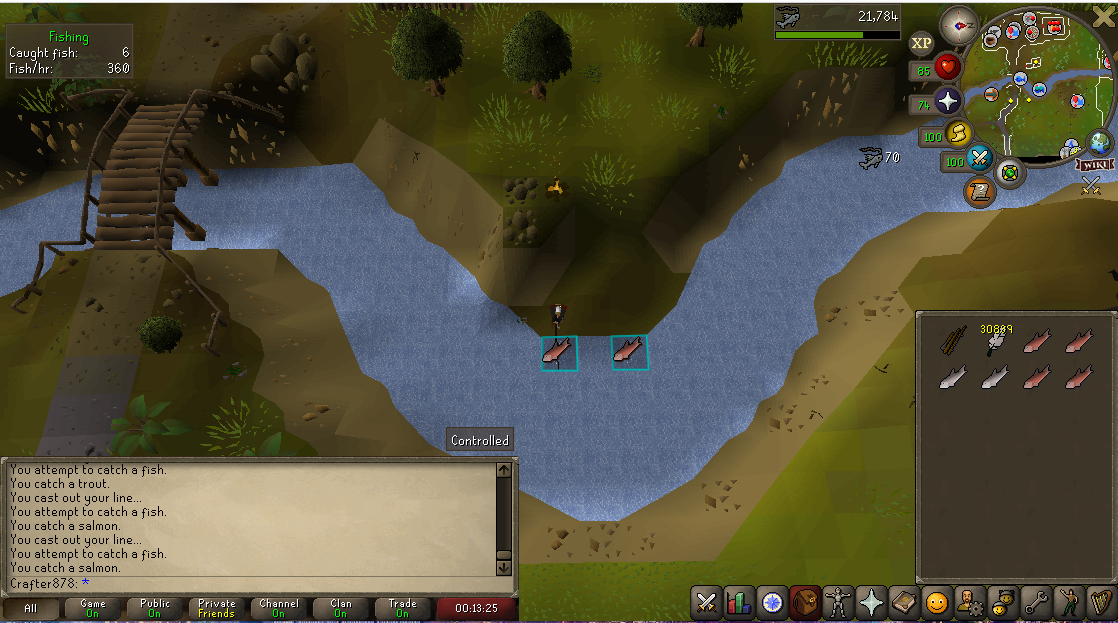
Task: Open the world map globe
Action: 1100,143
